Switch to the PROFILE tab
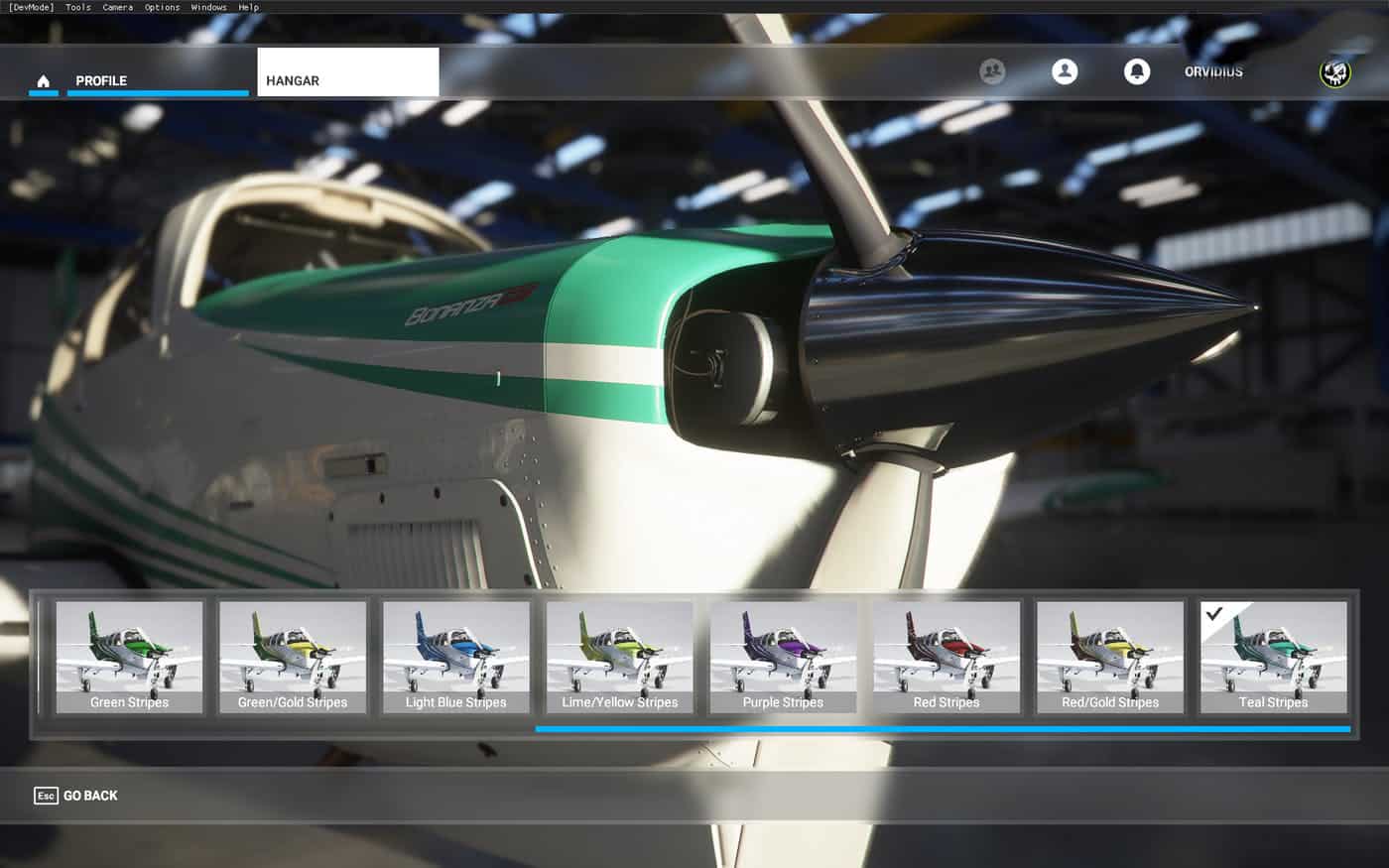 [101, 80]
